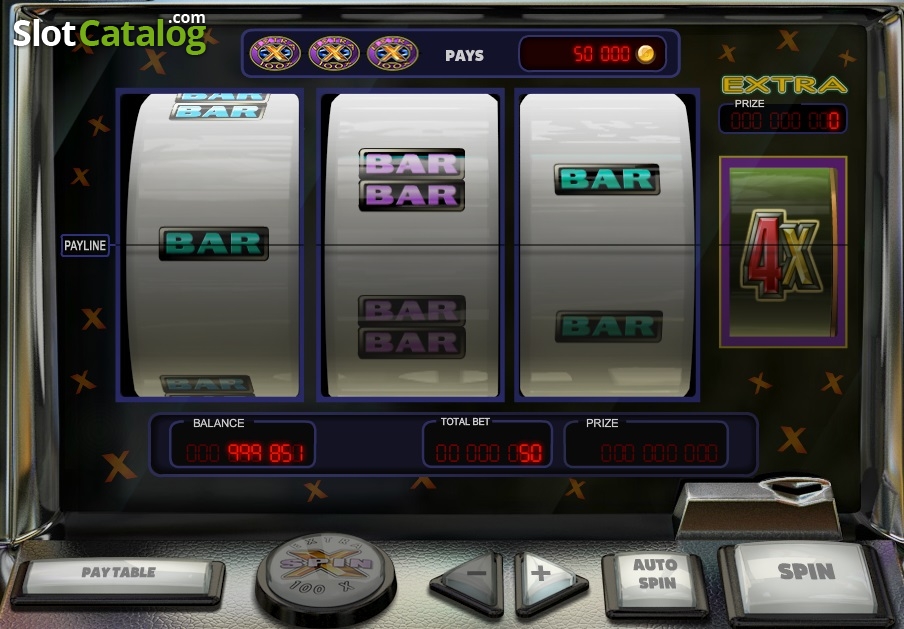The image size is (904, 629).
Task: Activate the round Extra Spin 100x button
Action: [326, 570]
